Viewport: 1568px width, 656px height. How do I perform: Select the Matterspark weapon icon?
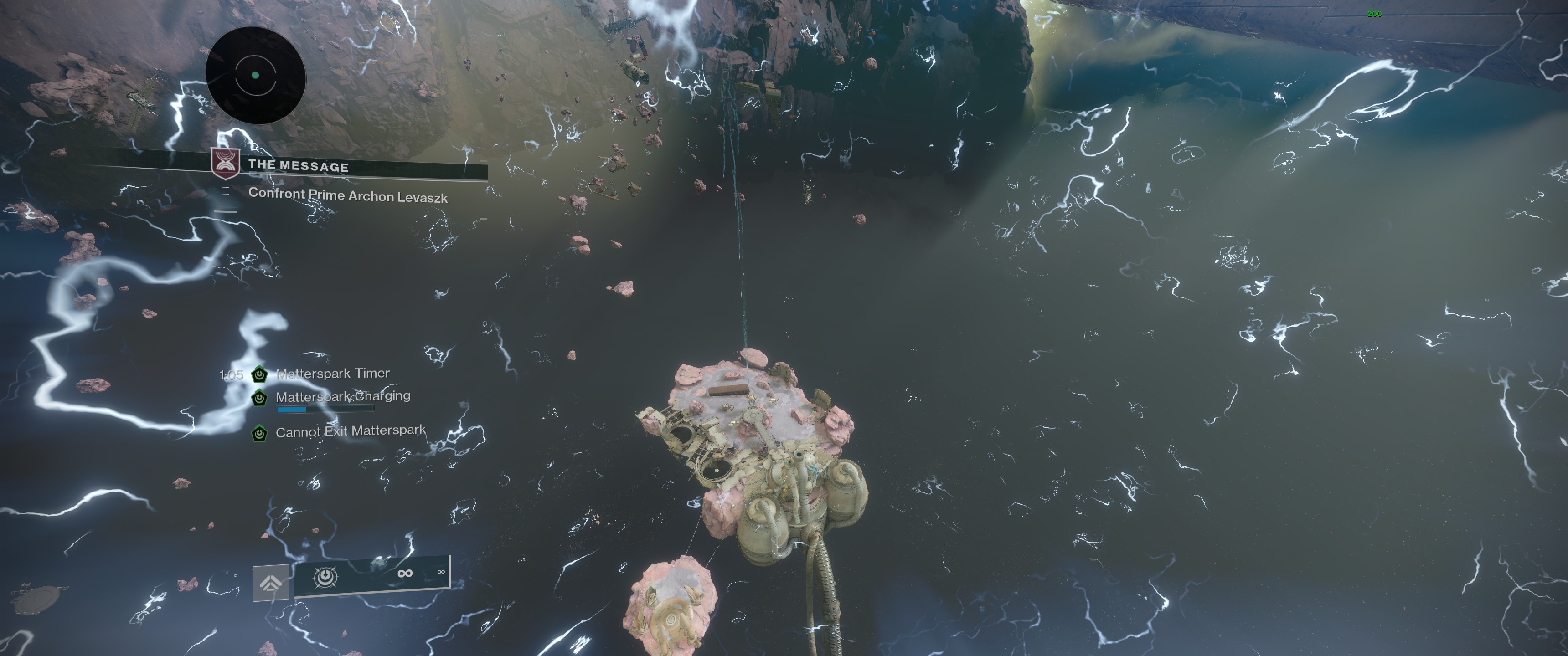(x=325, y=576)
